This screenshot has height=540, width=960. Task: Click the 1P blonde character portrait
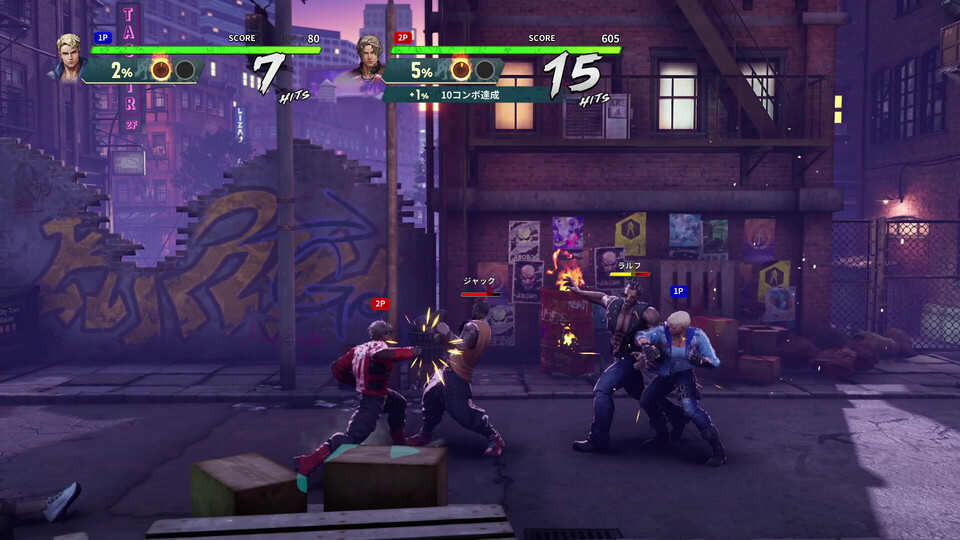pos(70,58)
